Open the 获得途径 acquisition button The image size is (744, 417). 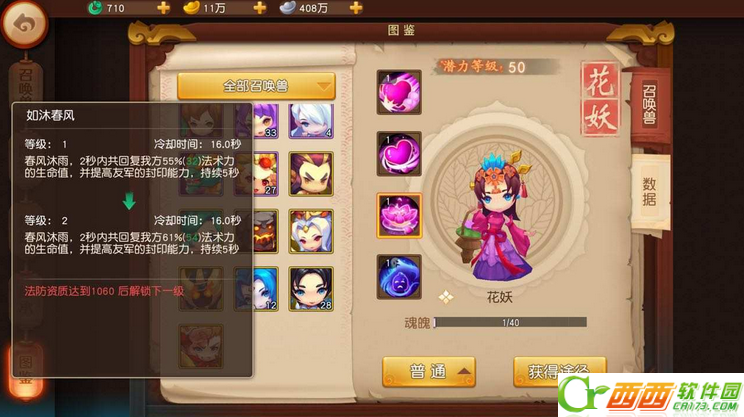coord(559,371)
